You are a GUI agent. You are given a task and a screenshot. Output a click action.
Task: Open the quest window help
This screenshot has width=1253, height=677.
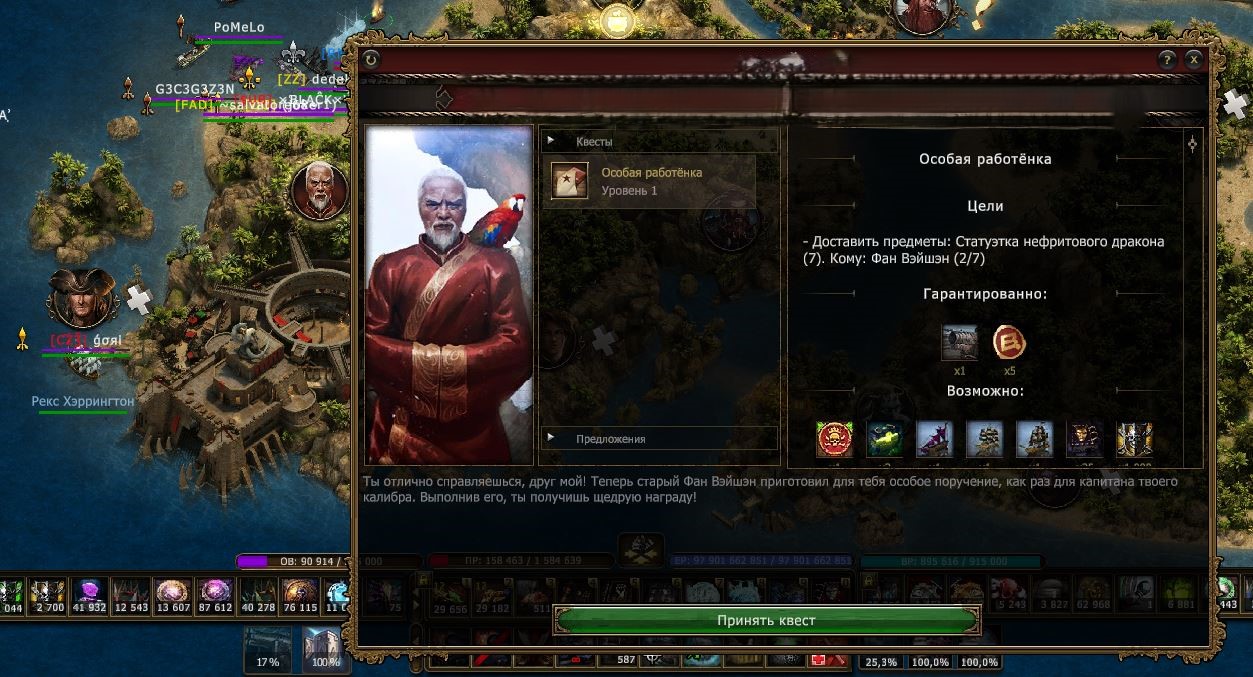click(1167, 60)
